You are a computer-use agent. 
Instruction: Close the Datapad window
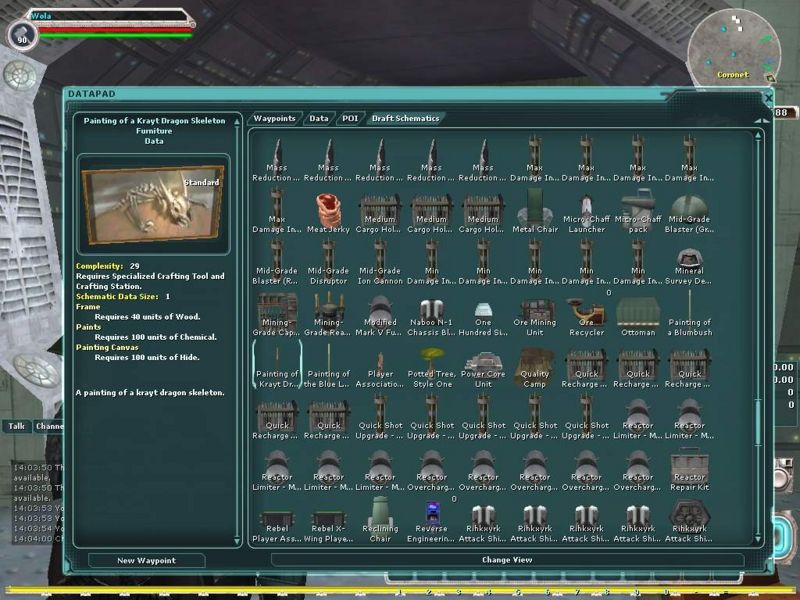pos(768,98)
